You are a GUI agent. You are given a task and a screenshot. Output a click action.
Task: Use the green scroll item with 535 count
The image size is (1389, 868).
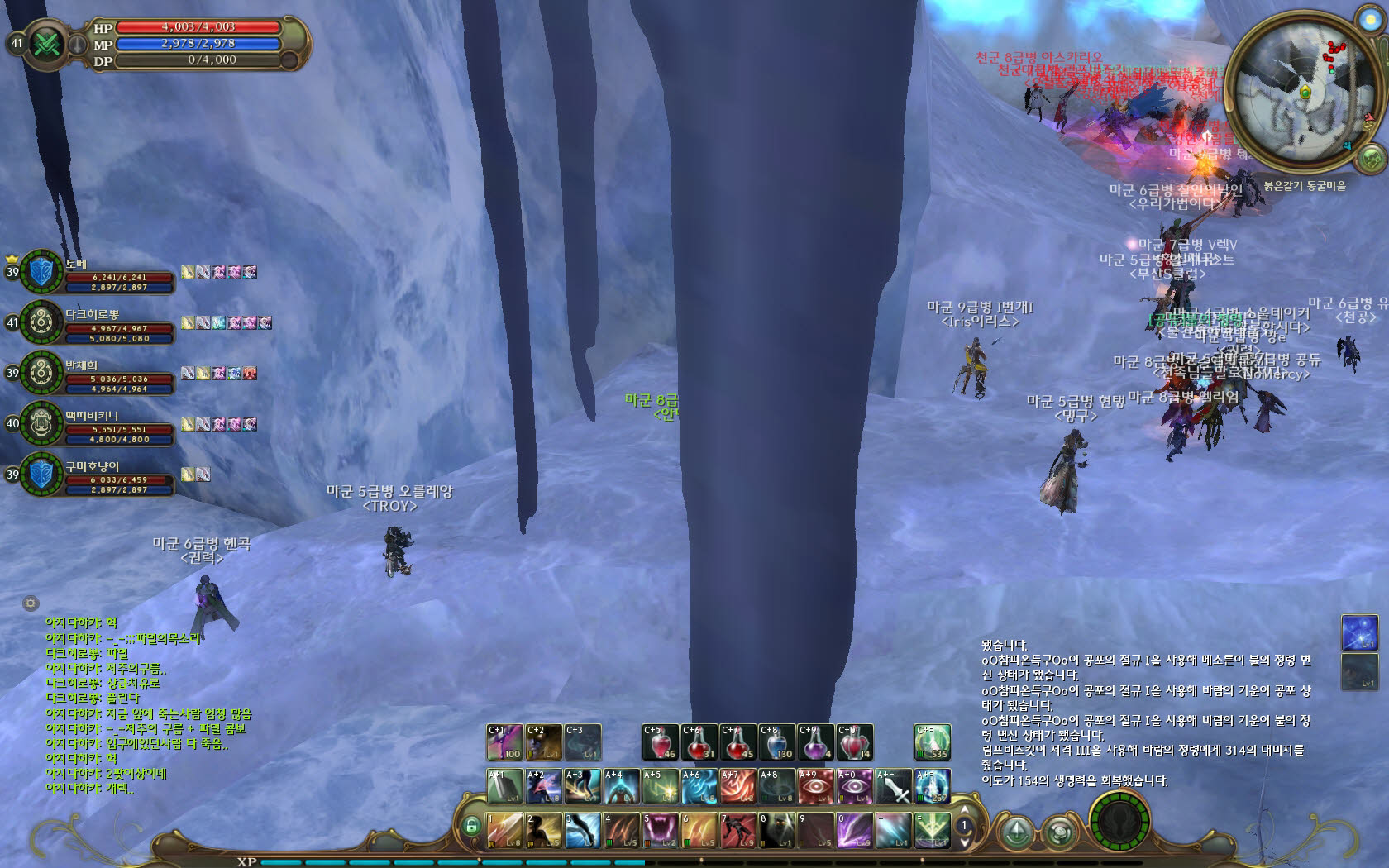coord(932,742)
